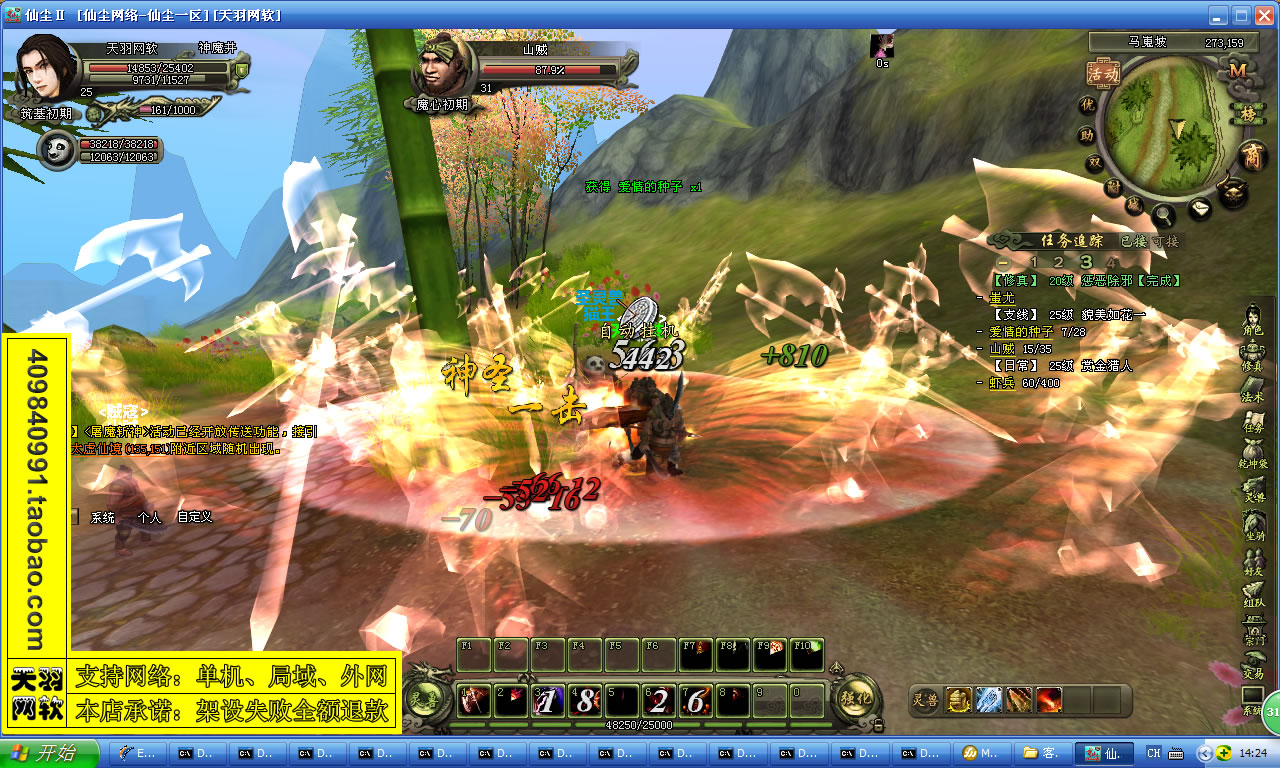Open the mail envelope icon

pos(1200,209)
